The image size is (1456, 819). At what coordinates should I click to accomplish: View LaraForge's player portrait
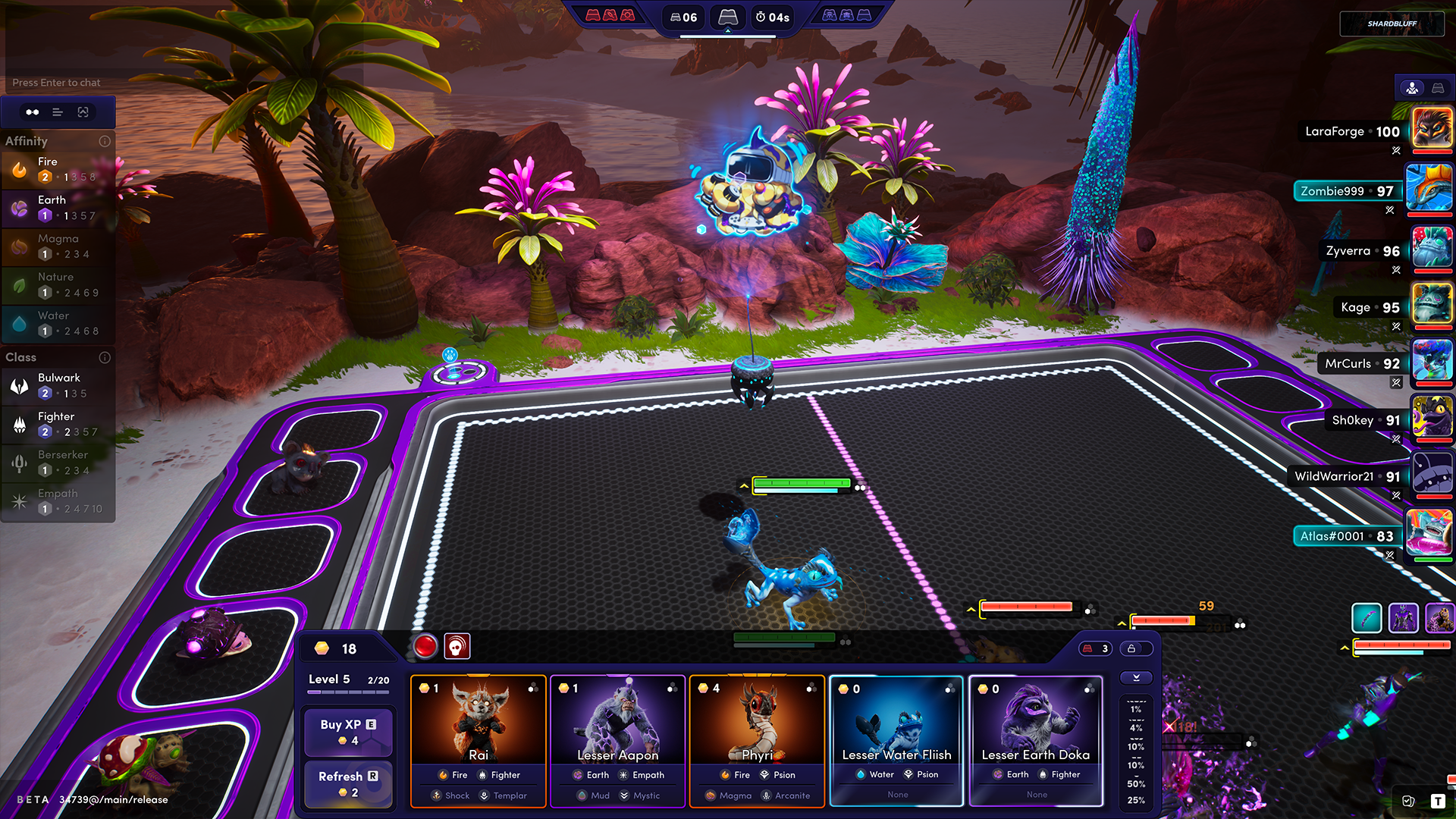pyautogui.click(x=1432, y=127)
